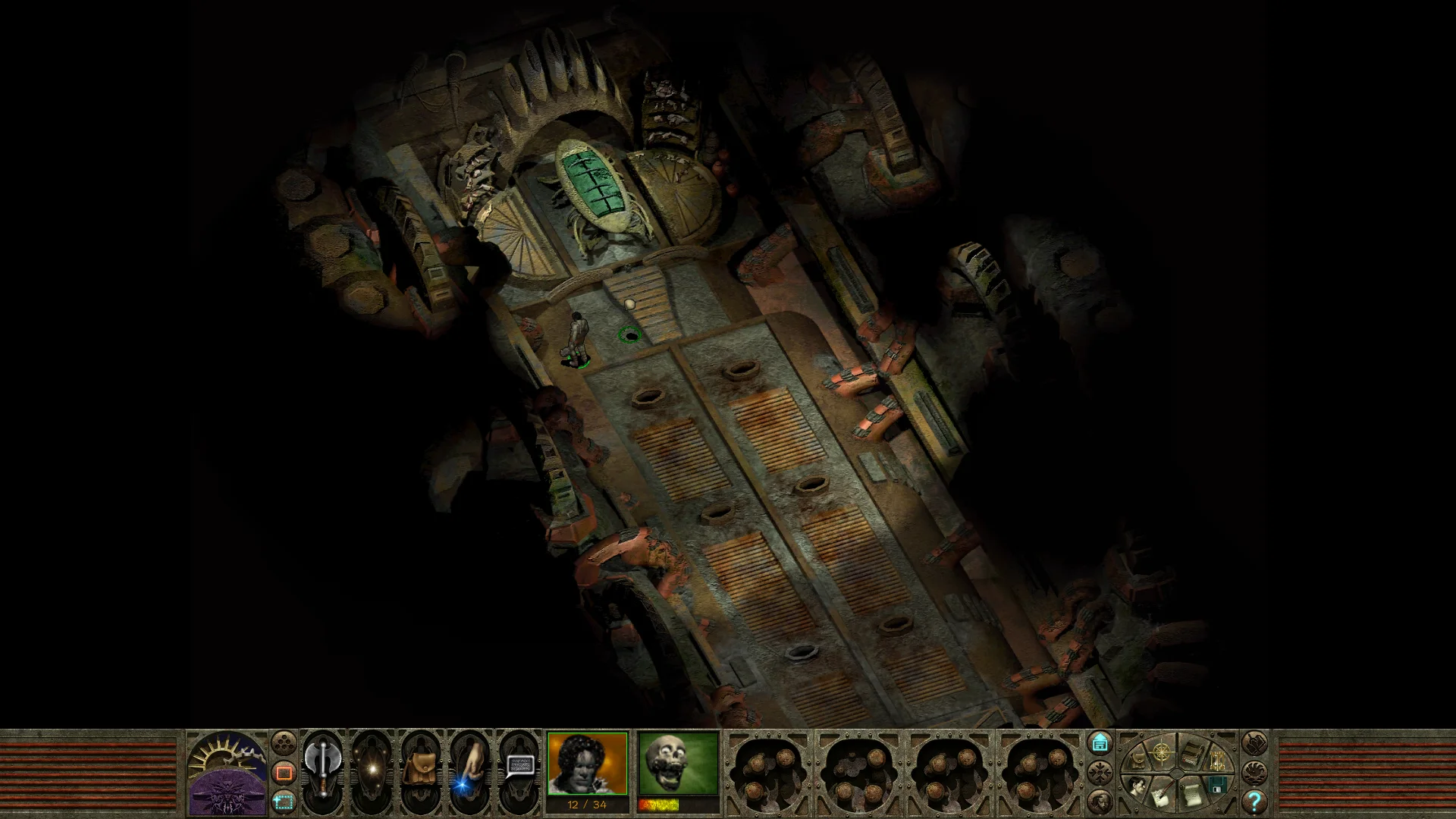Choose the speech bubble talk action
The image size is (1456, 819).
point(518,768)
